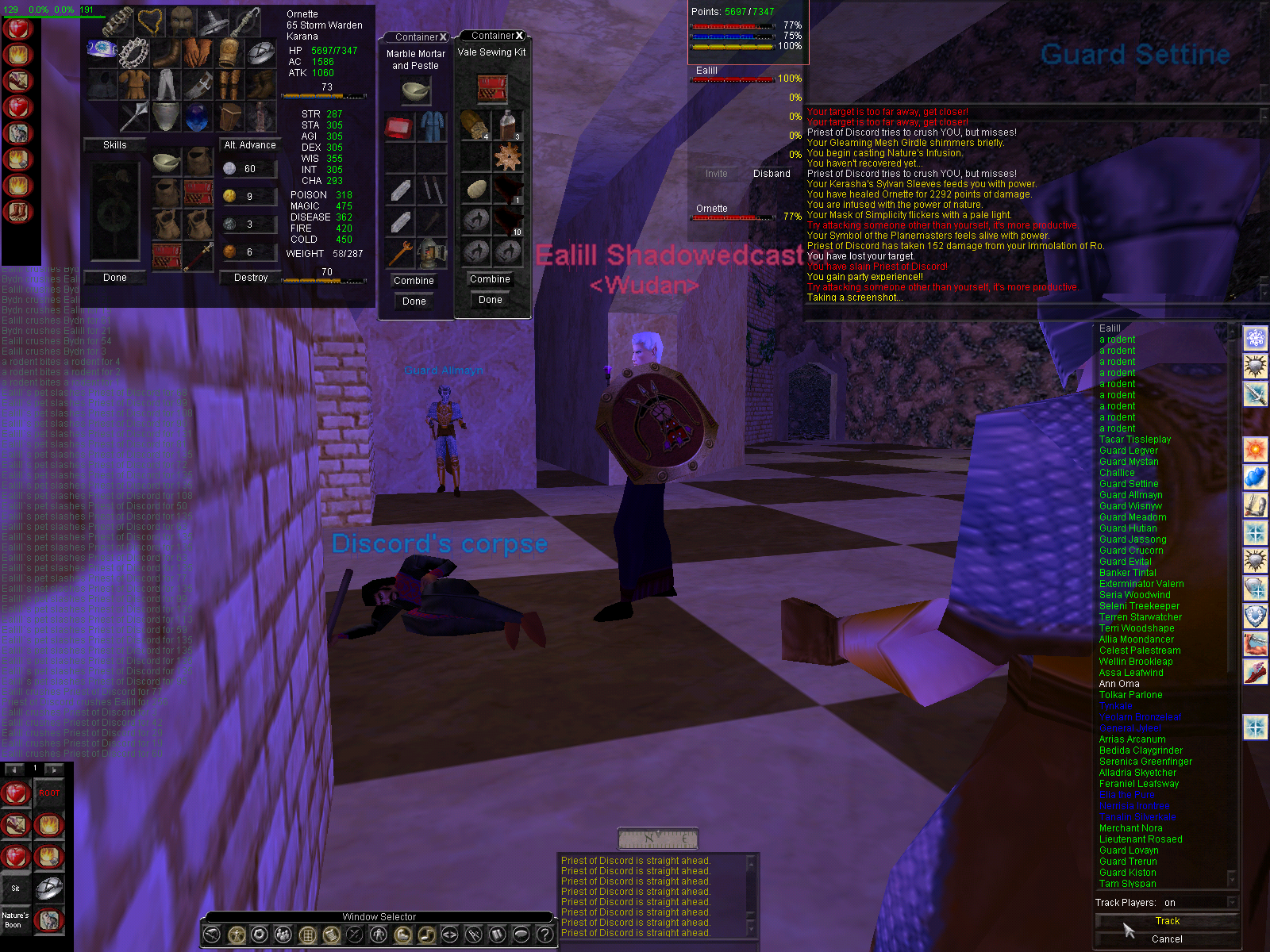
Task: Close the Vale Sewing Kit container
Action: pyautogui.click(x=519, y=36)
